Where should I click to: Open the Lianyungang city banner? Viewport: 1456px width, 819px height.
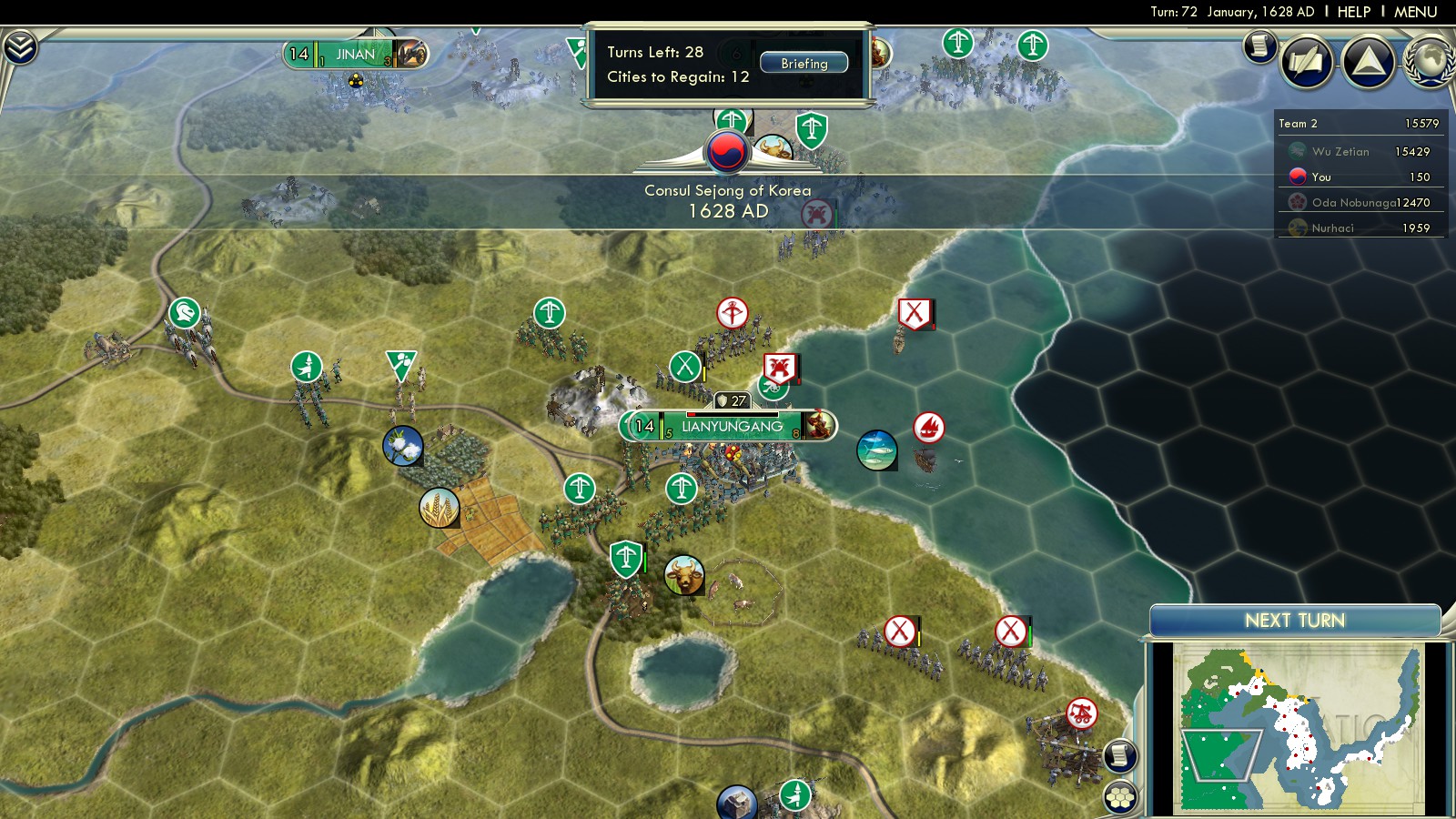point(731,426)
